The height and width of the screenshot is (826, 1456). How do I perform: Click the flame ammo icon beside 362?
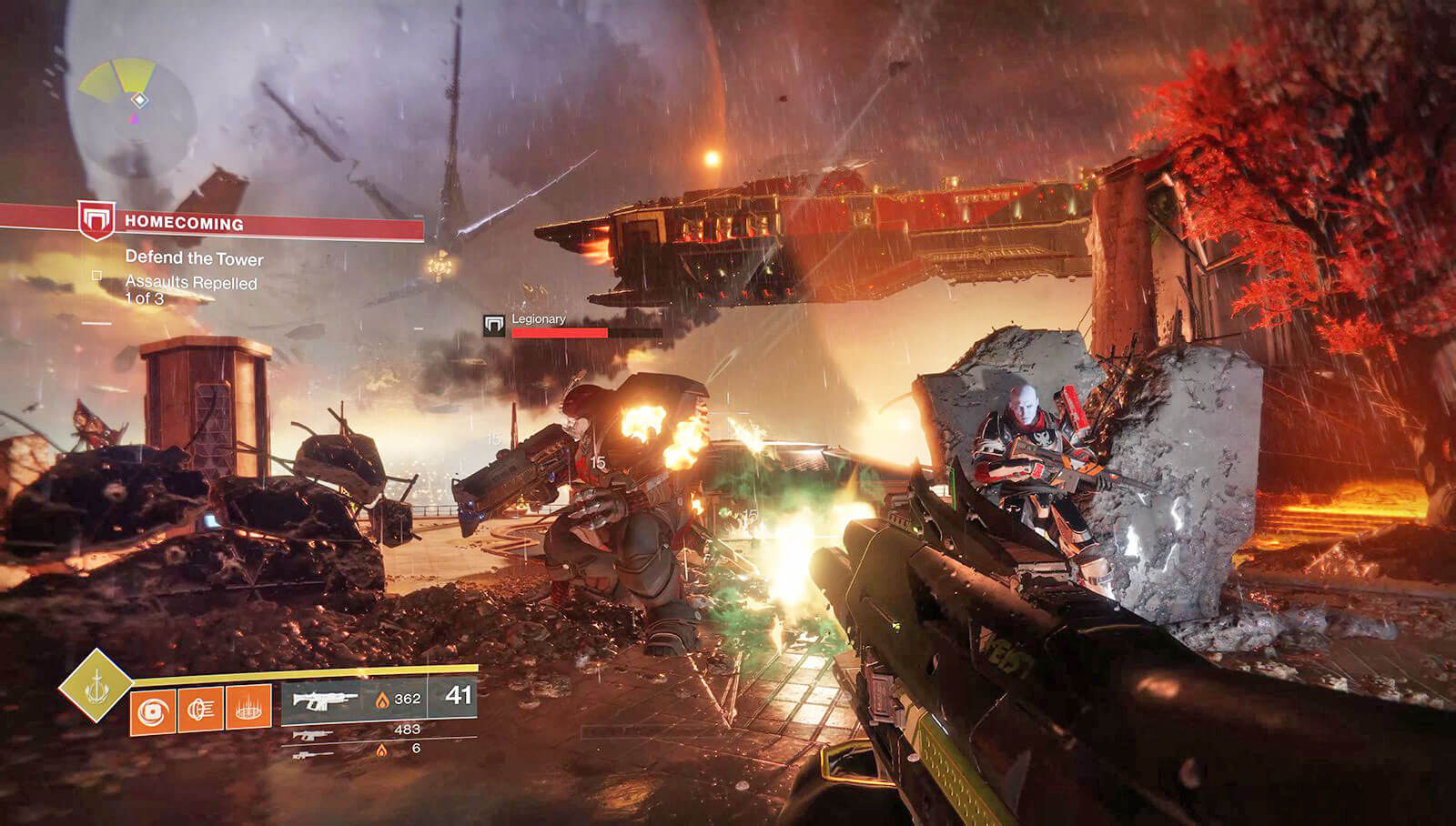click(x=382, y=700)
